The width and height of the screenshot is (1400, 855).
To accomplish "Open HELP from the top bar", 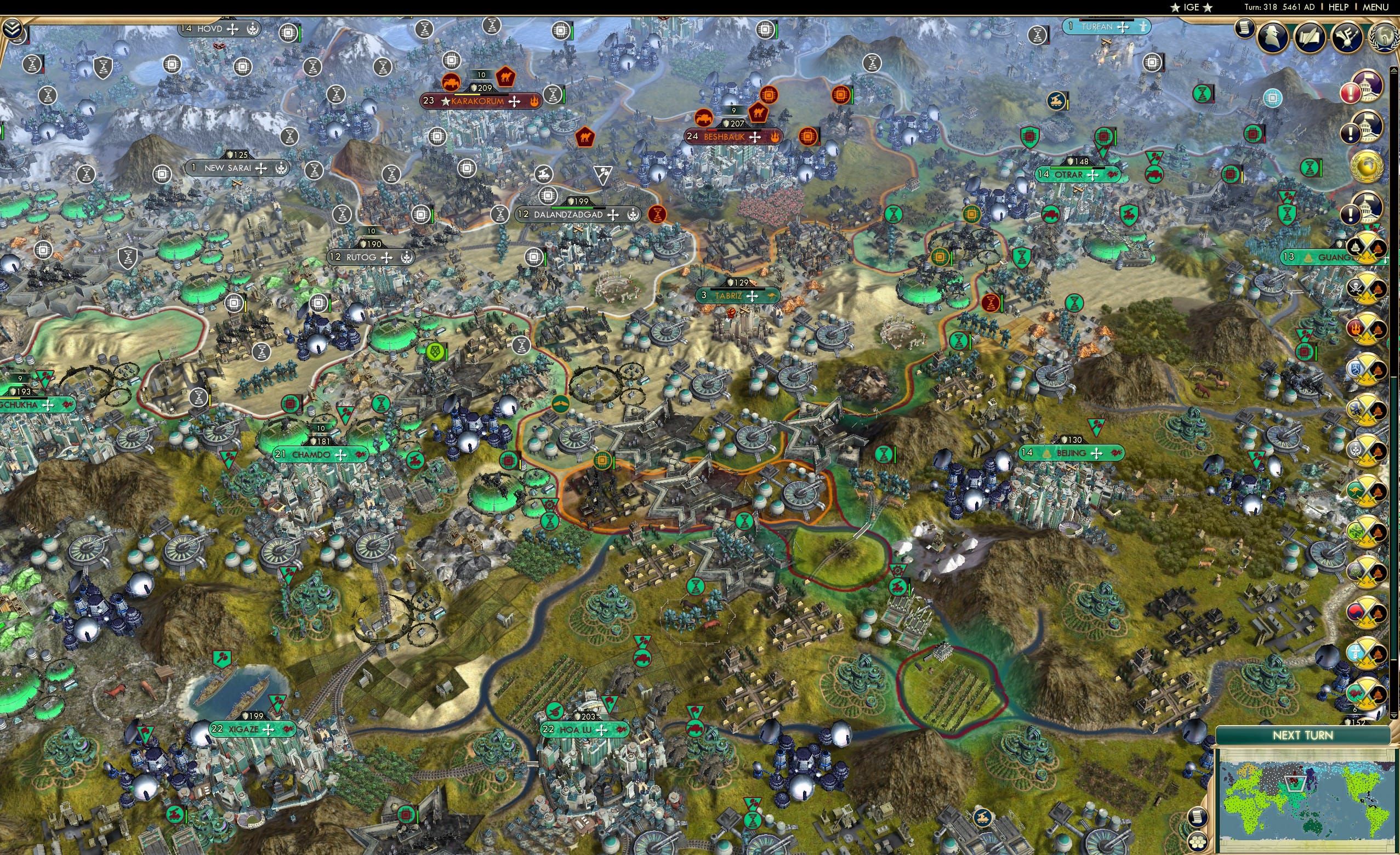I will 1340,7.
